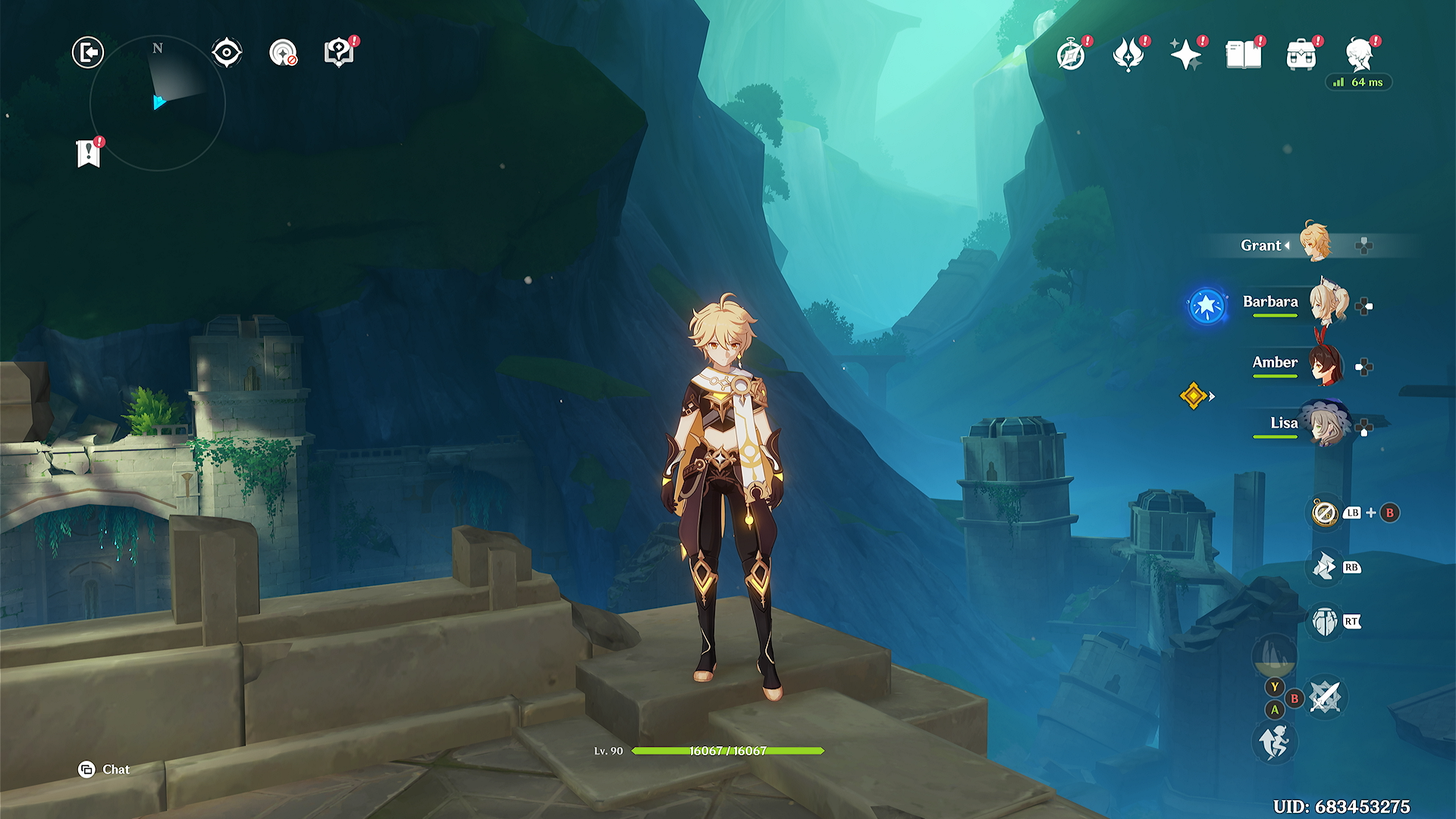Toggle the eye-shaped sight icon

[227, 53]
